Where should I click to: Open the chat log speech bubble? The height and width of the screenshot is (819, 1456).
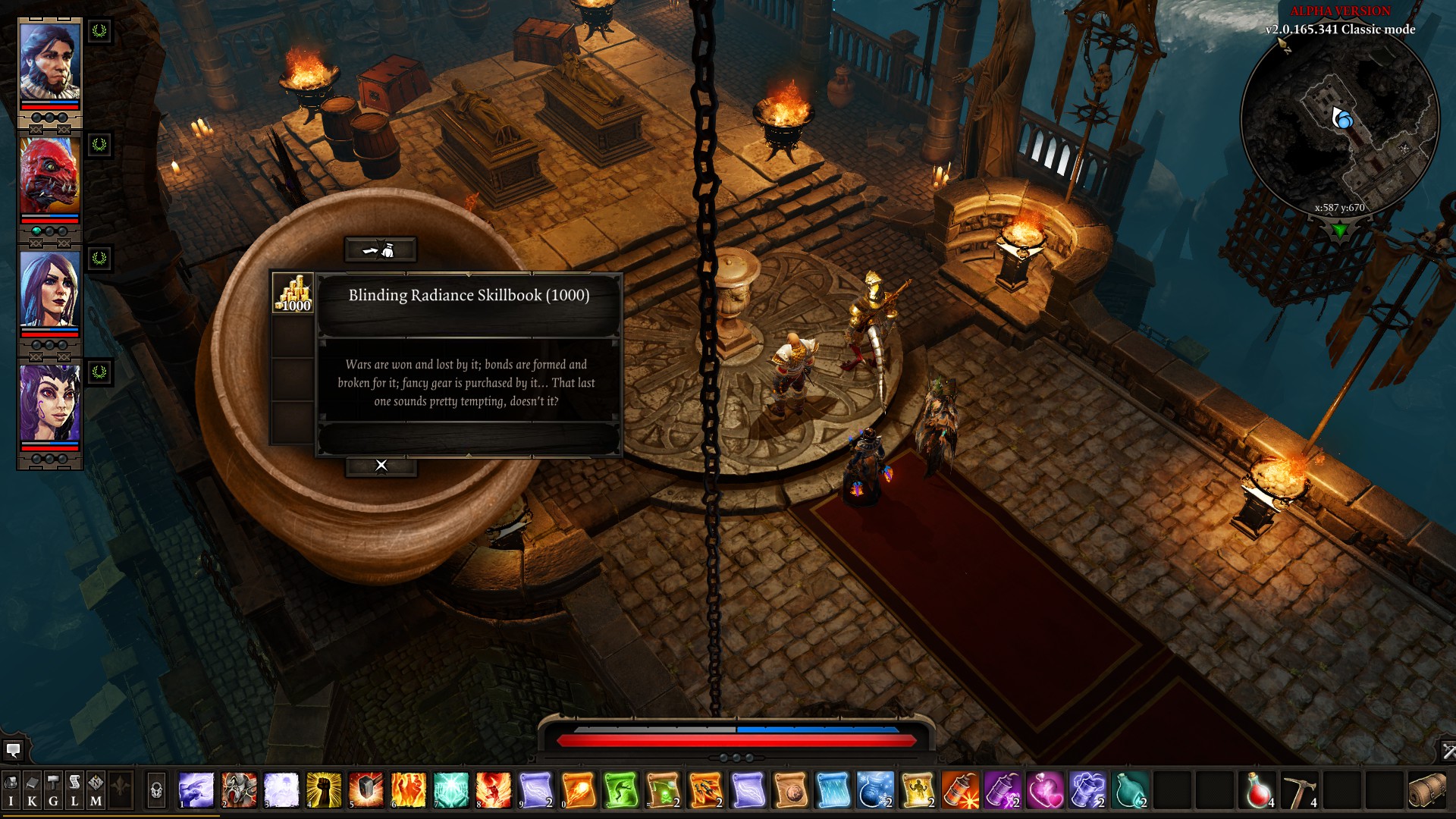13,751
